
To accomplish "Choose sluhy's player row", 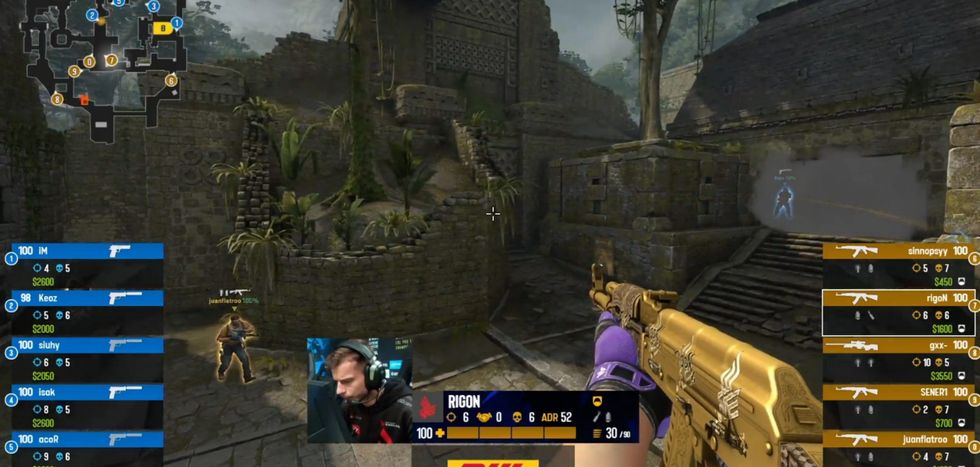I will pos(86,353).
